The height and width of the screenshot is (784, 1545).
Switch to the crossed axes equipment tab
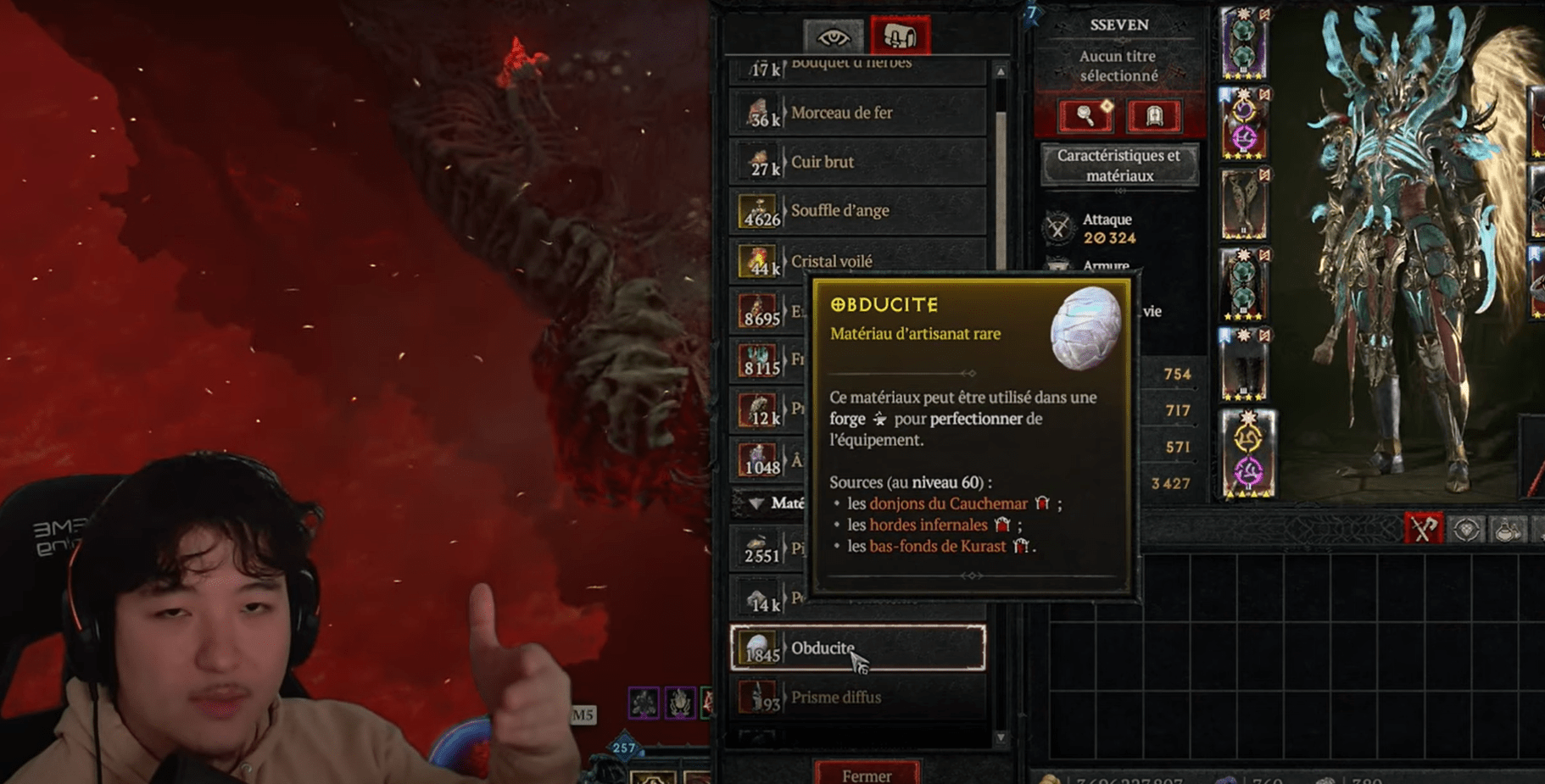[x=1422, y=529]
